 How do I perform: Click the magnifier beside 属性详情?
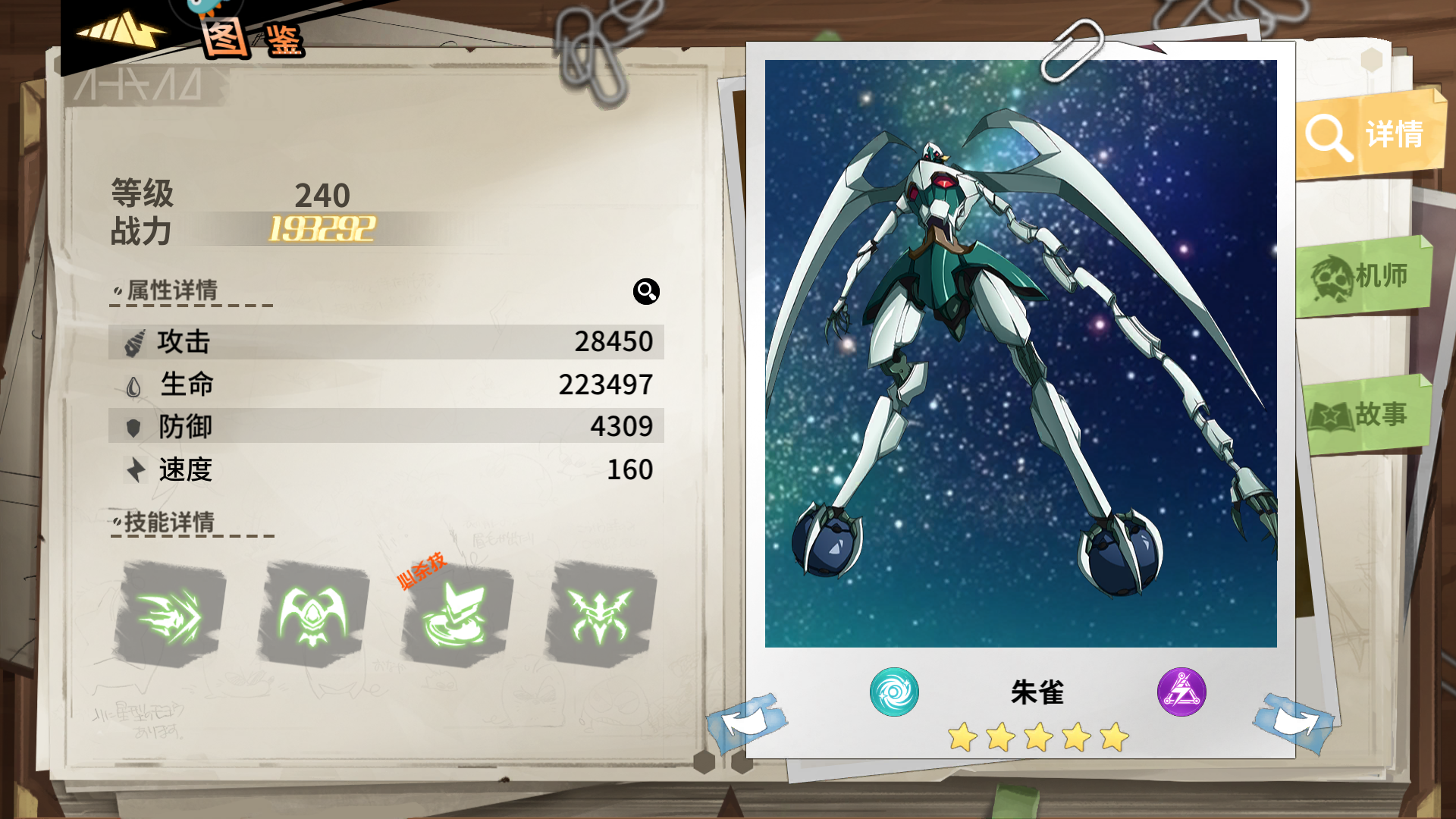pos(646,291)
